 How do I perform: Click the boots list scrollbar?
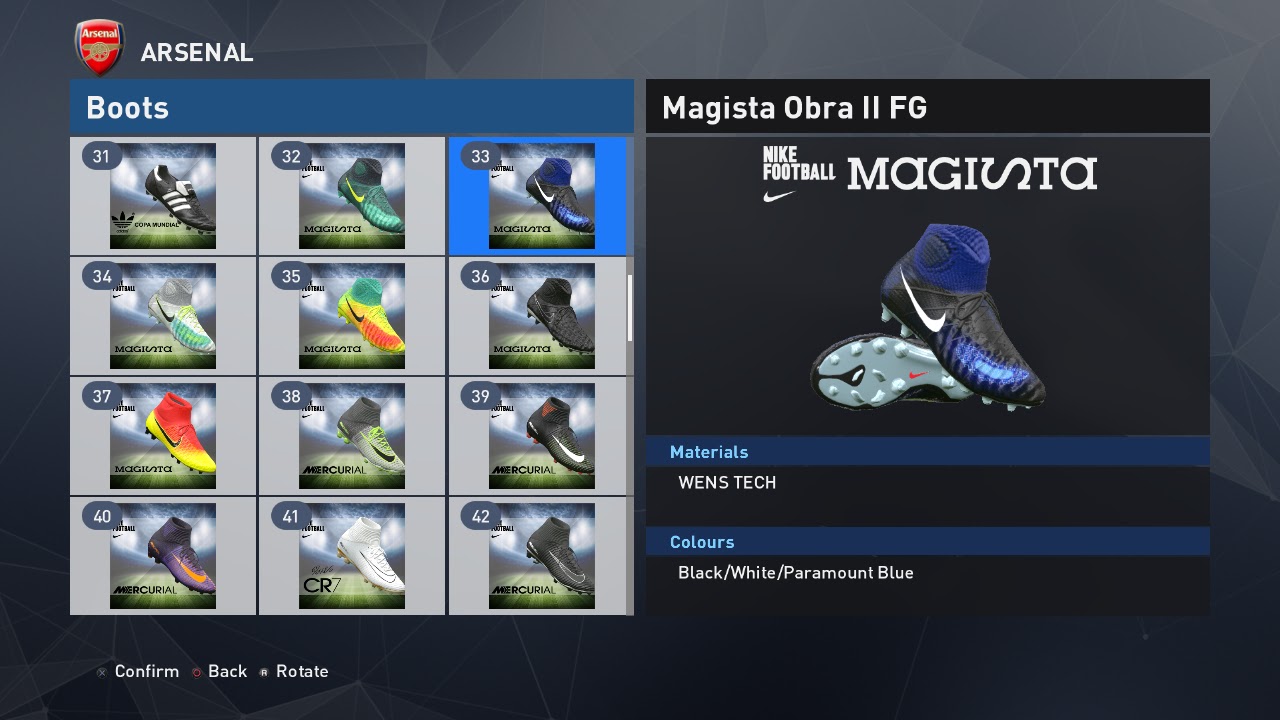[630, 308]
